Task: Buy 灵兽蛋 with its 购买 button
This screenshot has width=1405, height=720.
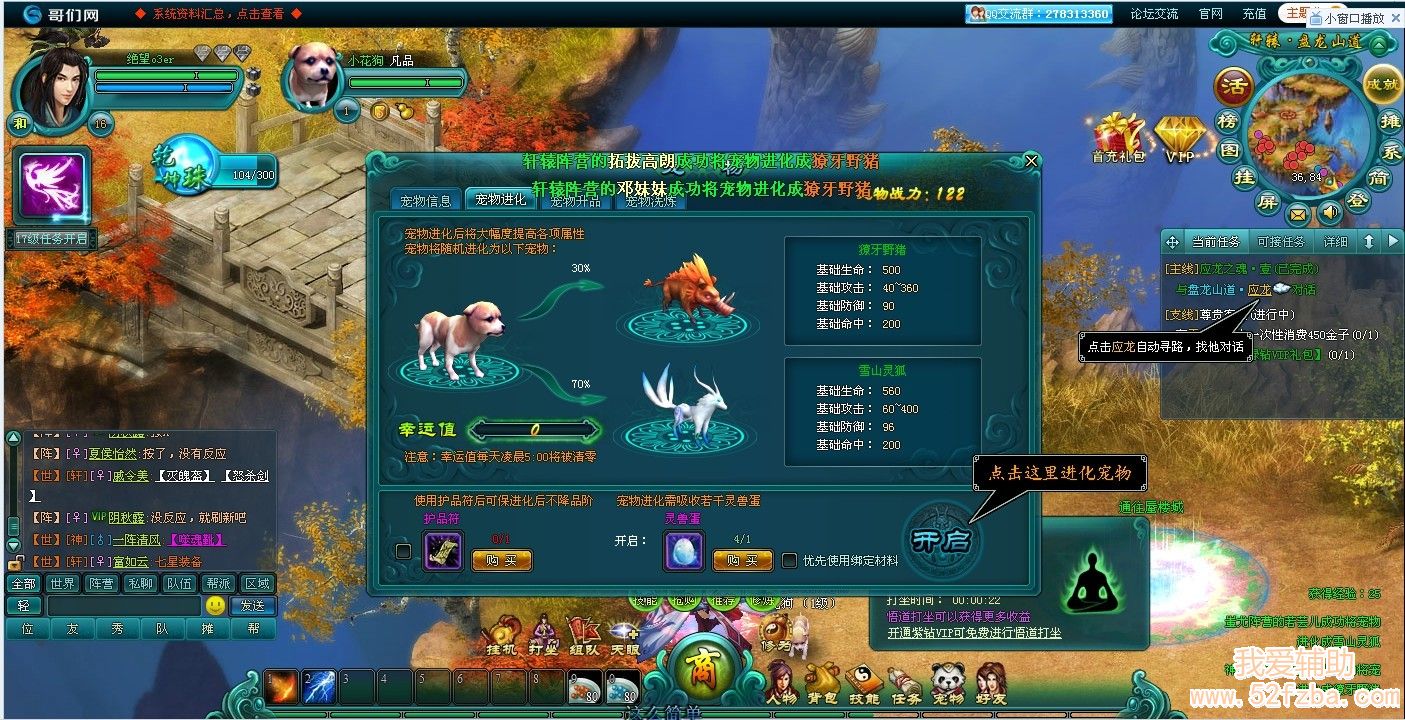Action: pyautogui.click(x=742, y=561)
